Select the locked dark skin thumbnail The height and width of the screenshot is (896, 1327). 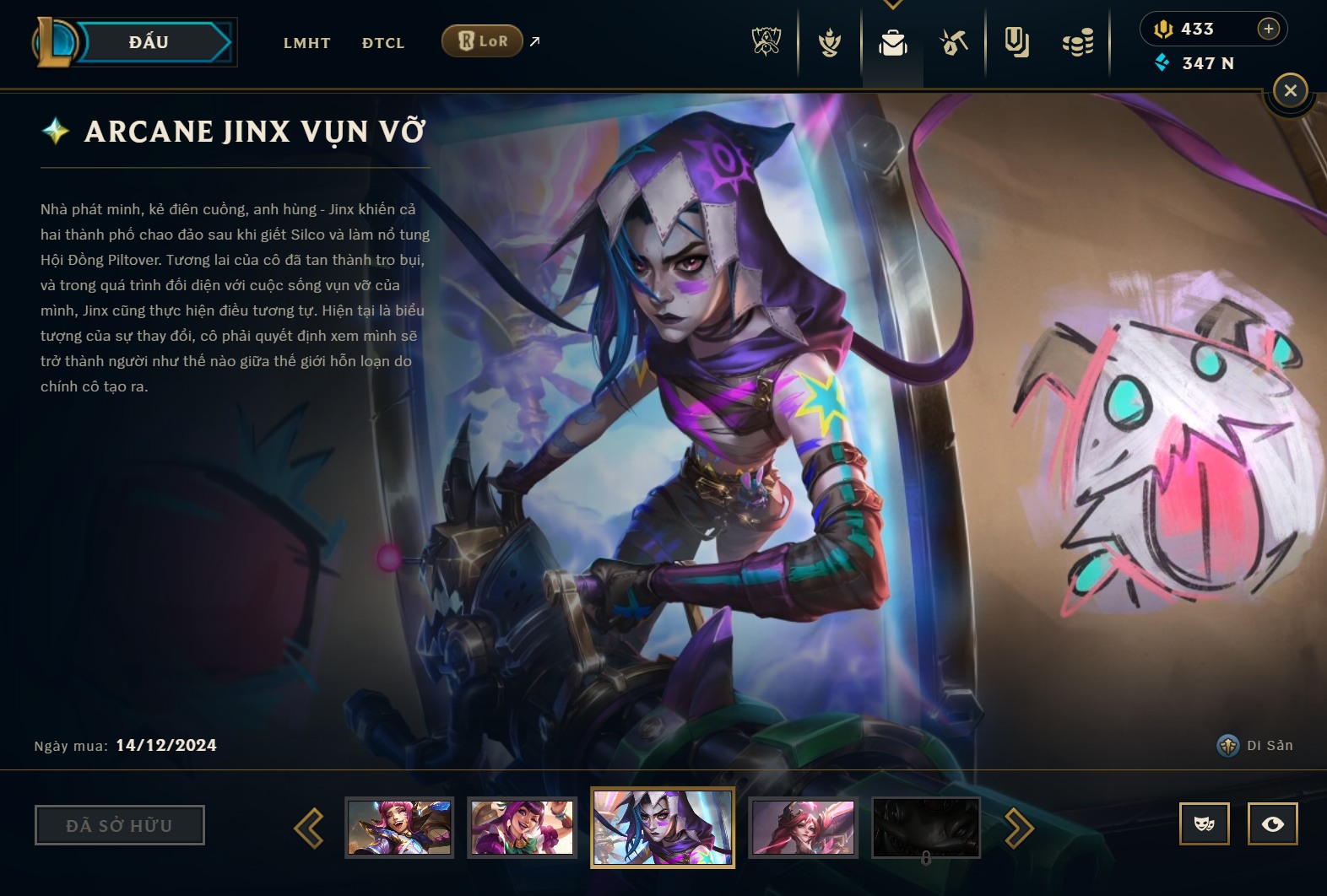pos(926,828)
